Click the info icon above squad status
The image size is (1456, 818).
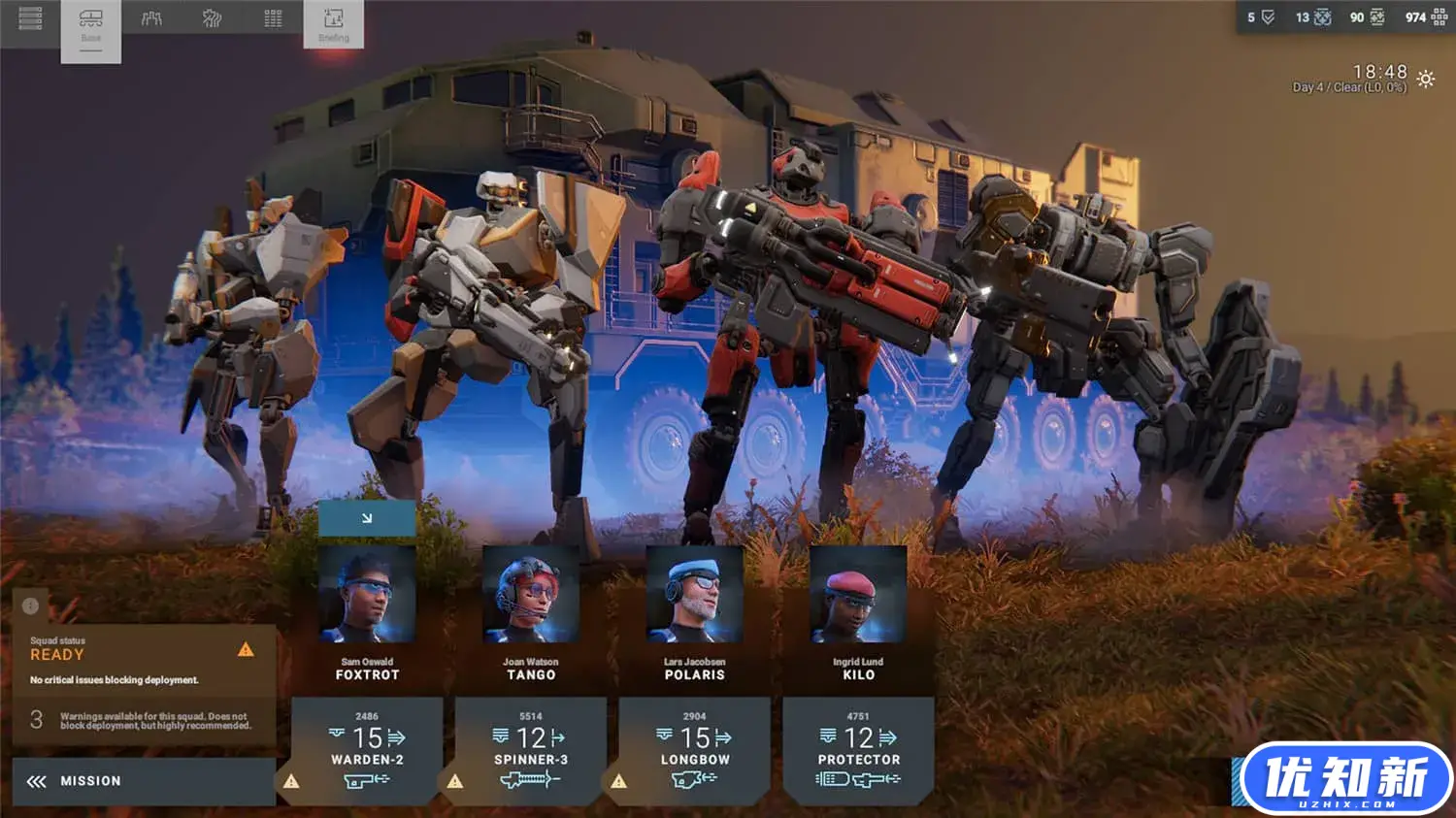click(x=30, y=605)
